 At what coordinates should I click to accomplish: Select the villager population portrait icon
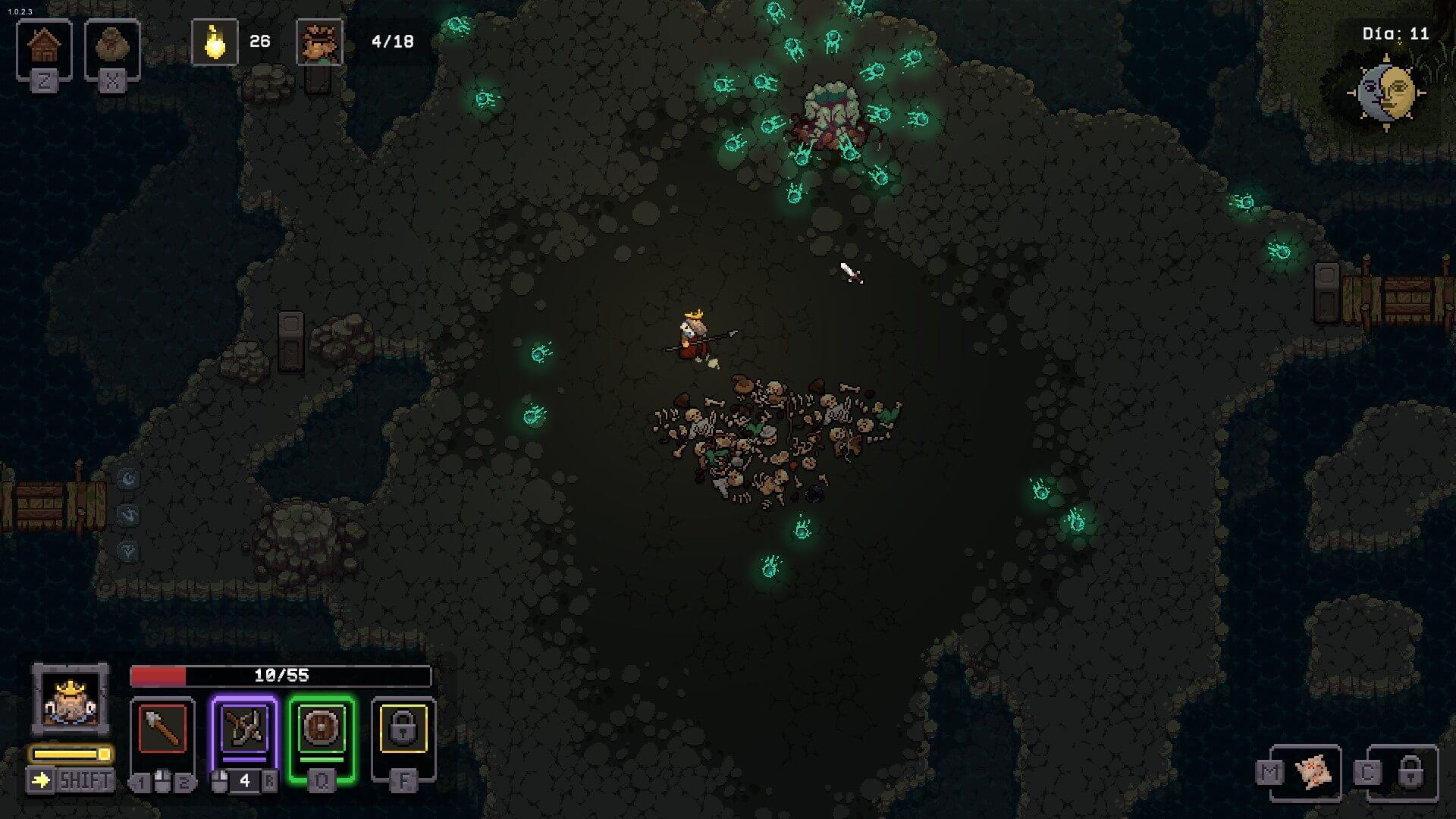pos(318,42)
